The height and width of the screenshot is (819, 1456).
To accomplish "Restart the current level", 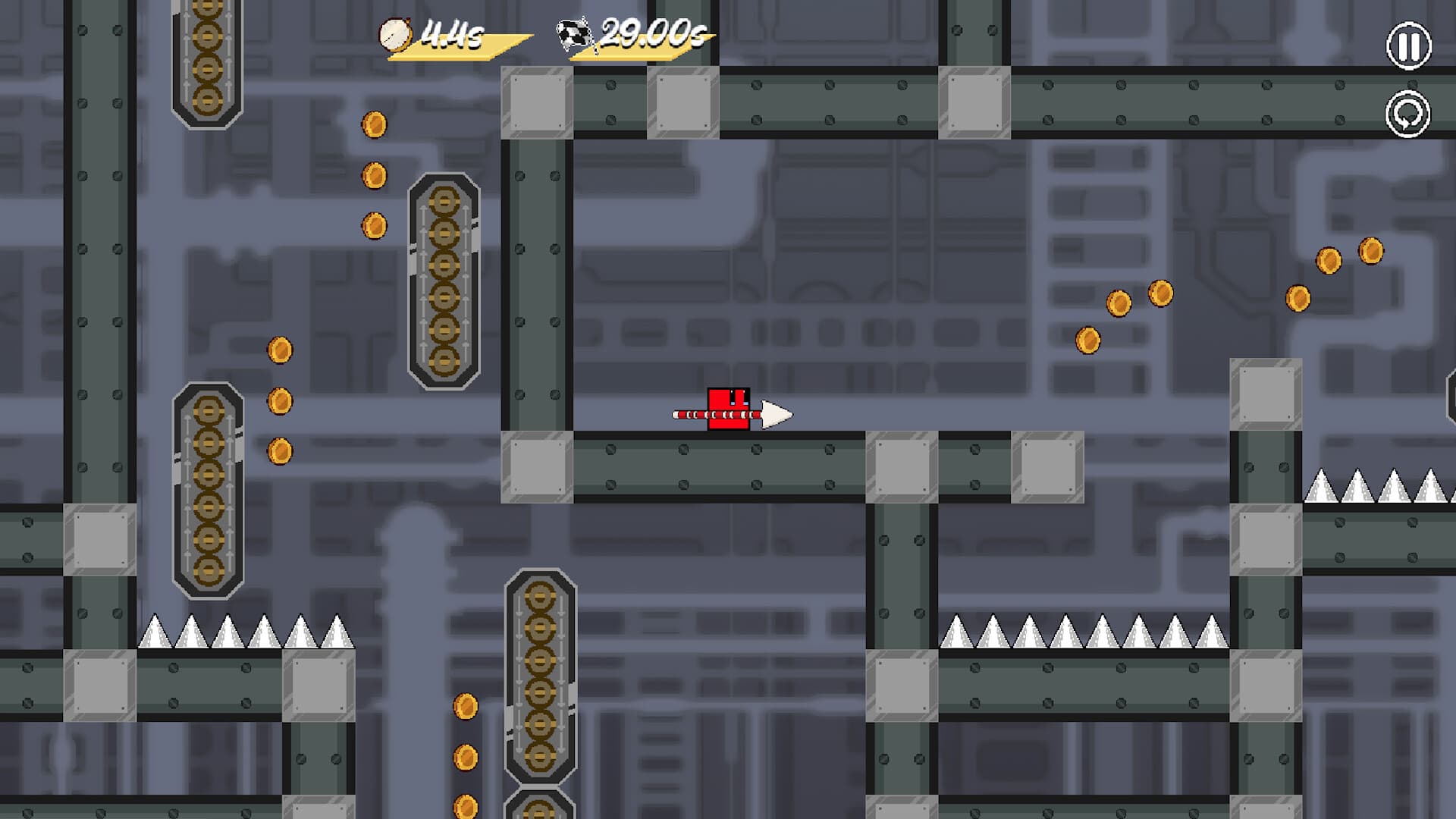I will [1407, 115].
